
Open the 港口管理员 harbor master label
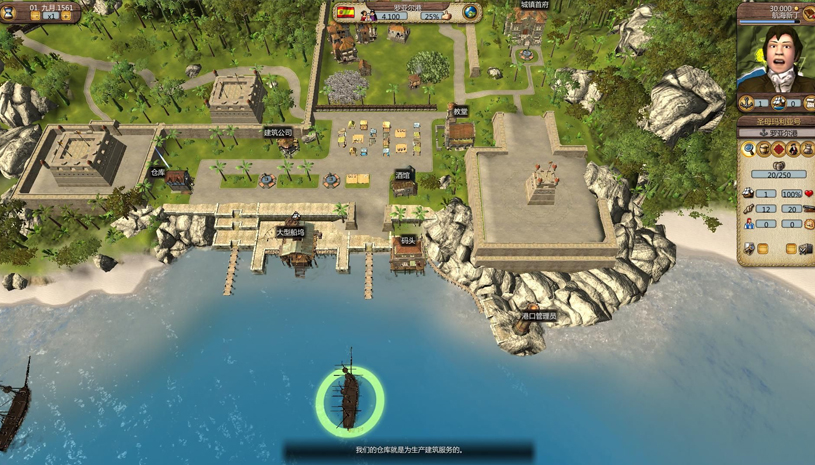coord(539,316)
